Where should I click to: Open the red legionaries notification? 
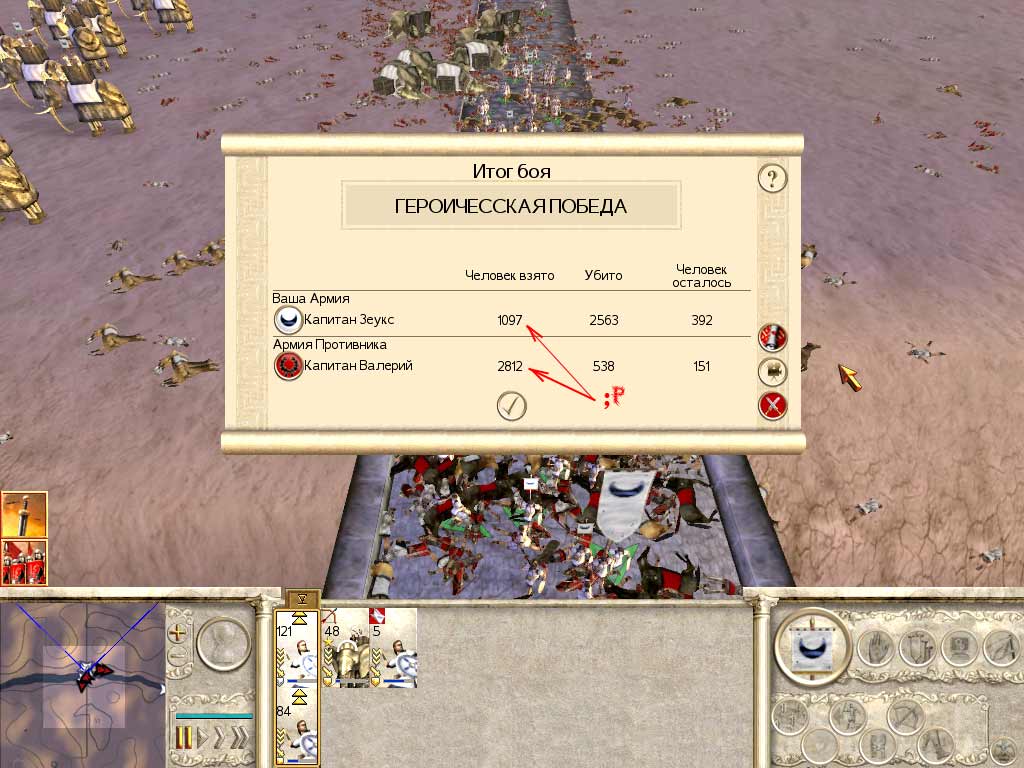pyautogui.click(x=24, y=562)
